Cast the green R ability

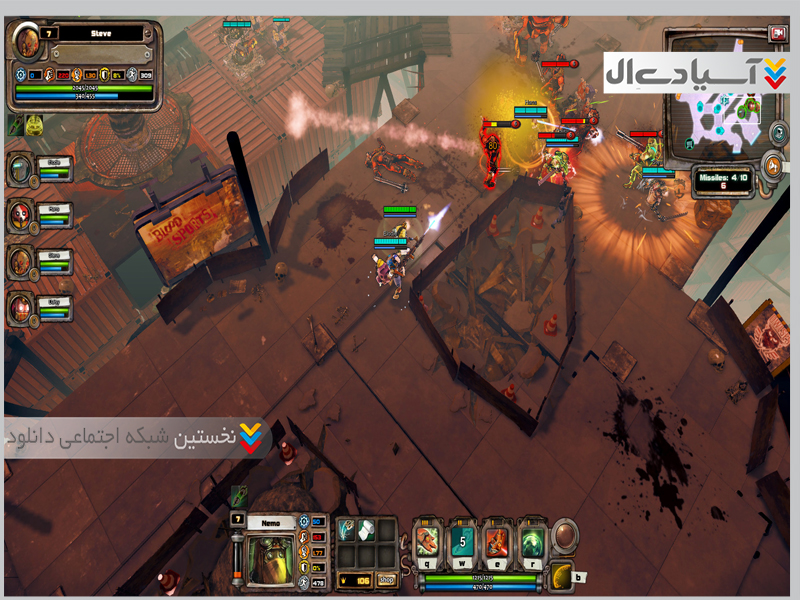pos(530,543)
